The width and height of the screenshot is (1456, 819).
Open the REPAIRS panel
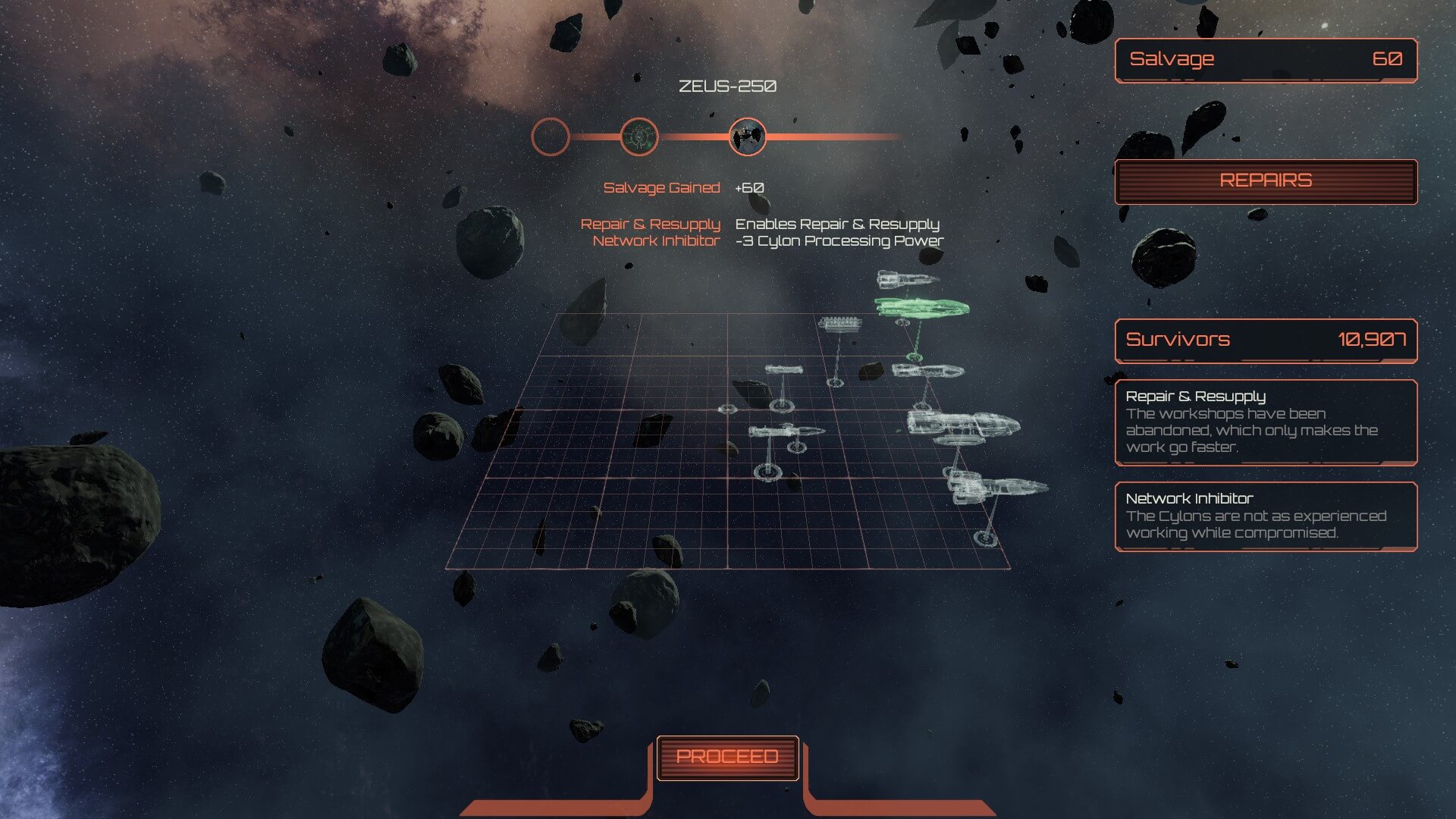[x=1266, y=181]
